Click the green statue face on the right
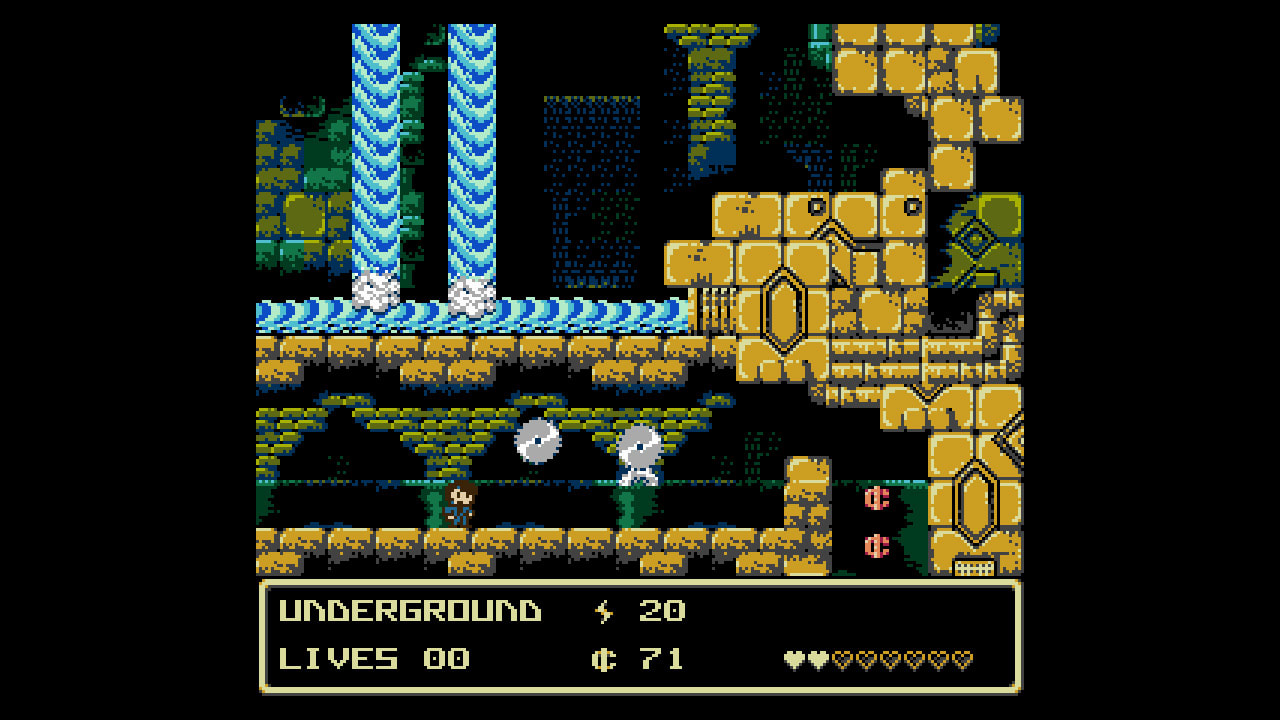This screenshot has height=720, width=1280. click(975, 235)
